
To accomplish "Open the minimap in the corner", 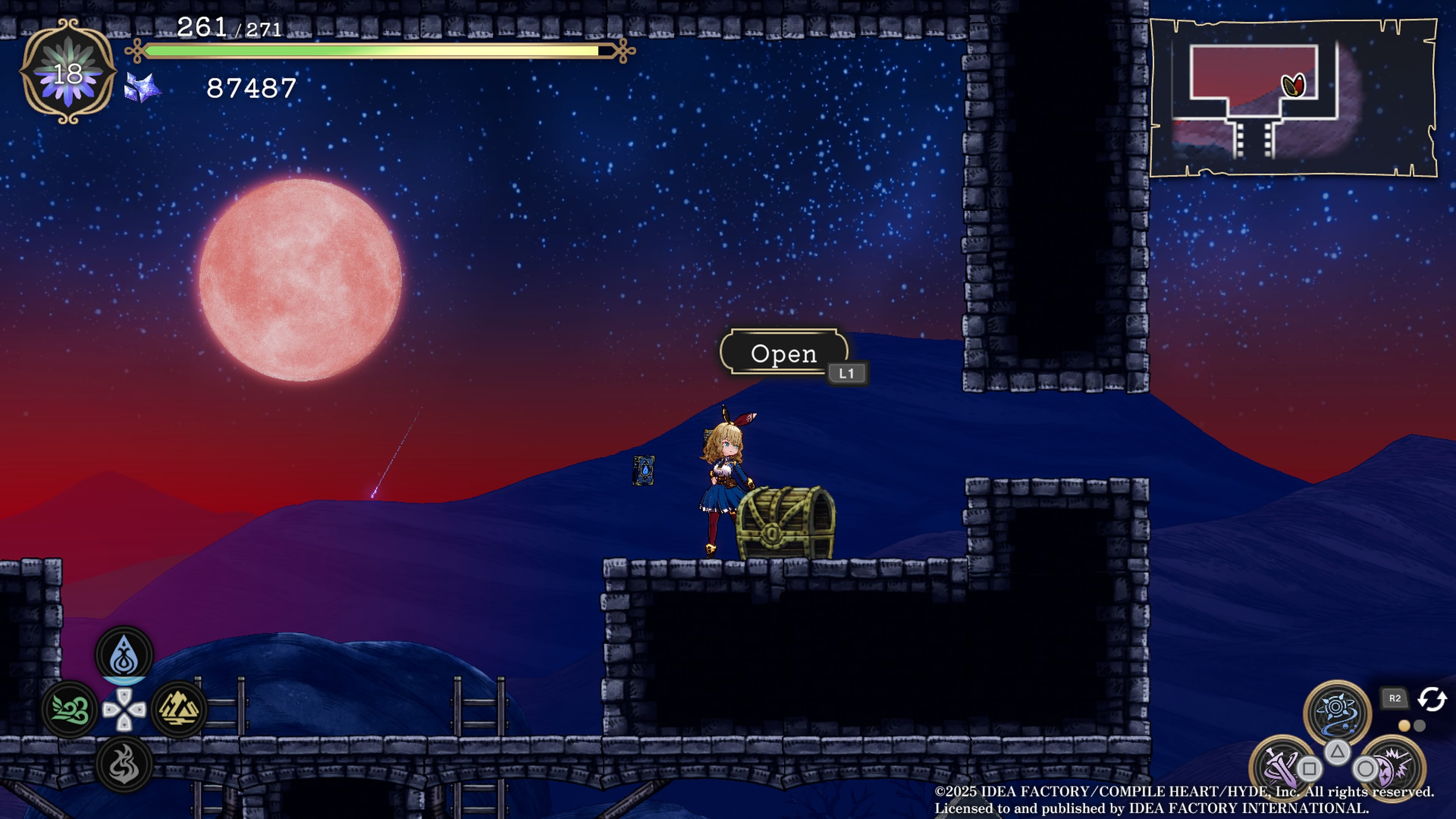I will (1293, 98).
